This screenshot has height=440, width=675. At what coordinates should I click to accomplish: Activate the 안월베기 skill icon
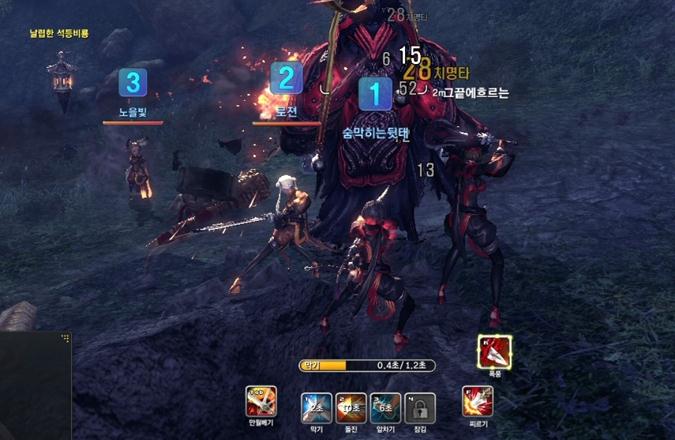pos(260,403)
